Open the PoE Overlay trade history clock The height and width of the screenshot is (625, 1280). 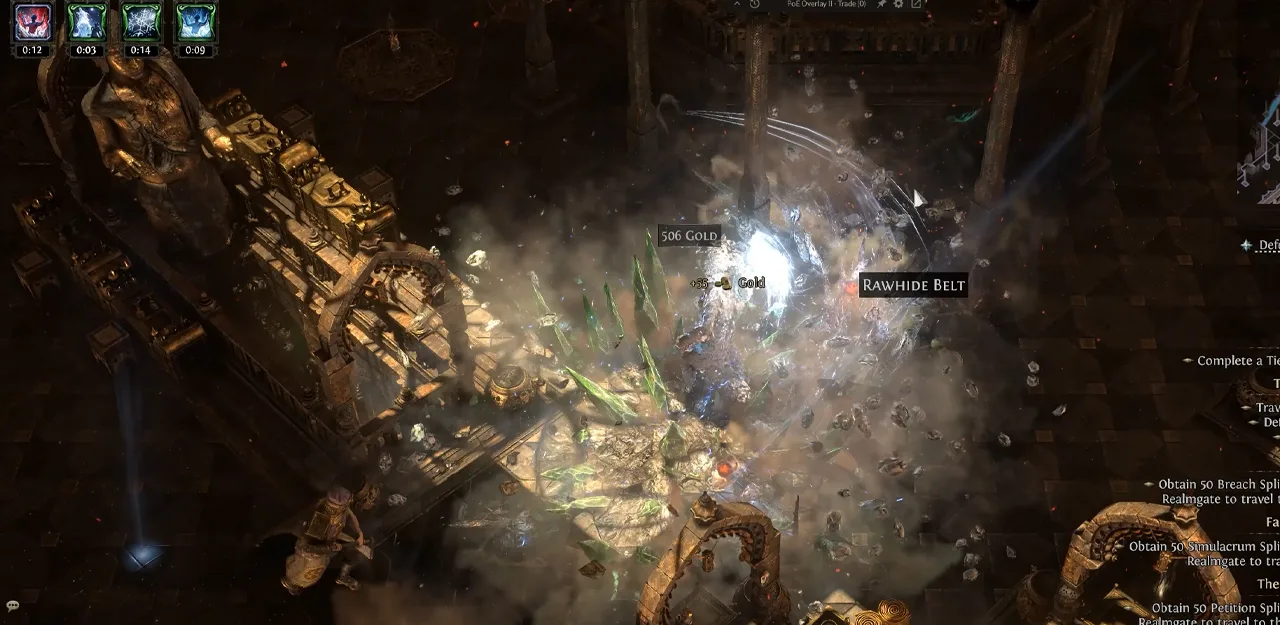[x=754, y=4]
